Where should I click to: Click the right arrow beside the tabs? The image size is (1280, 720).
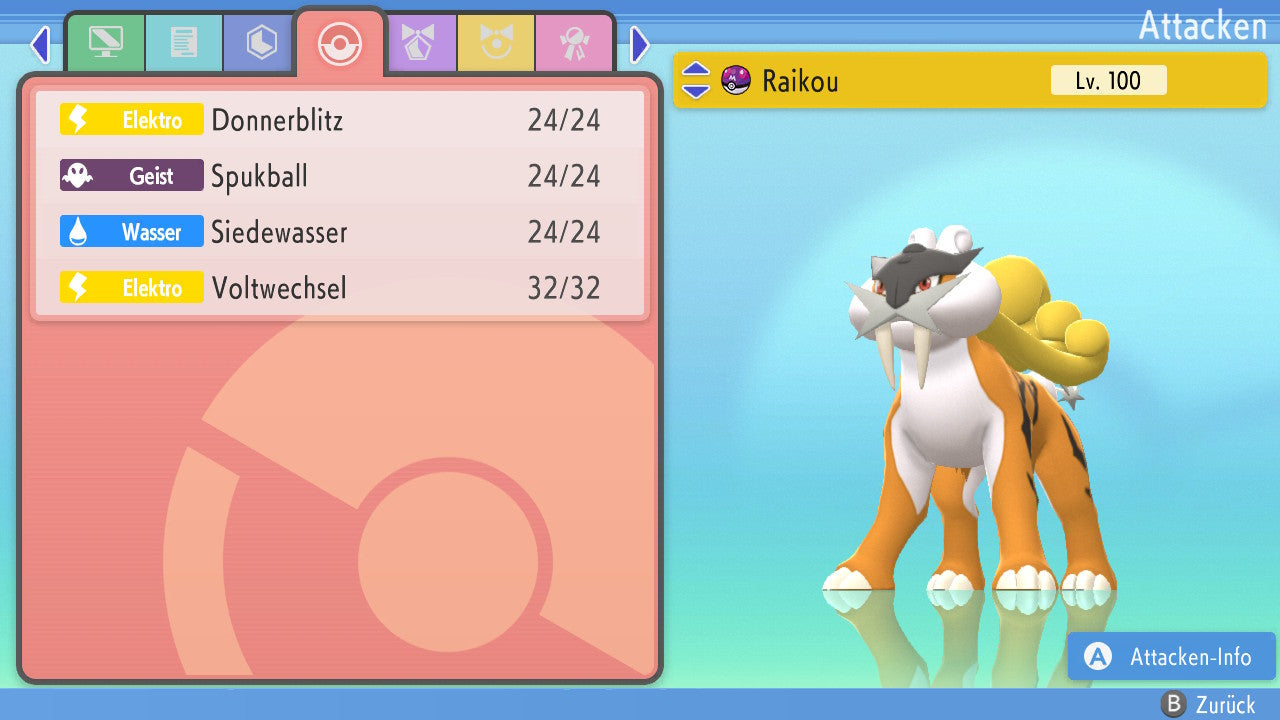(x=640, y=44)
